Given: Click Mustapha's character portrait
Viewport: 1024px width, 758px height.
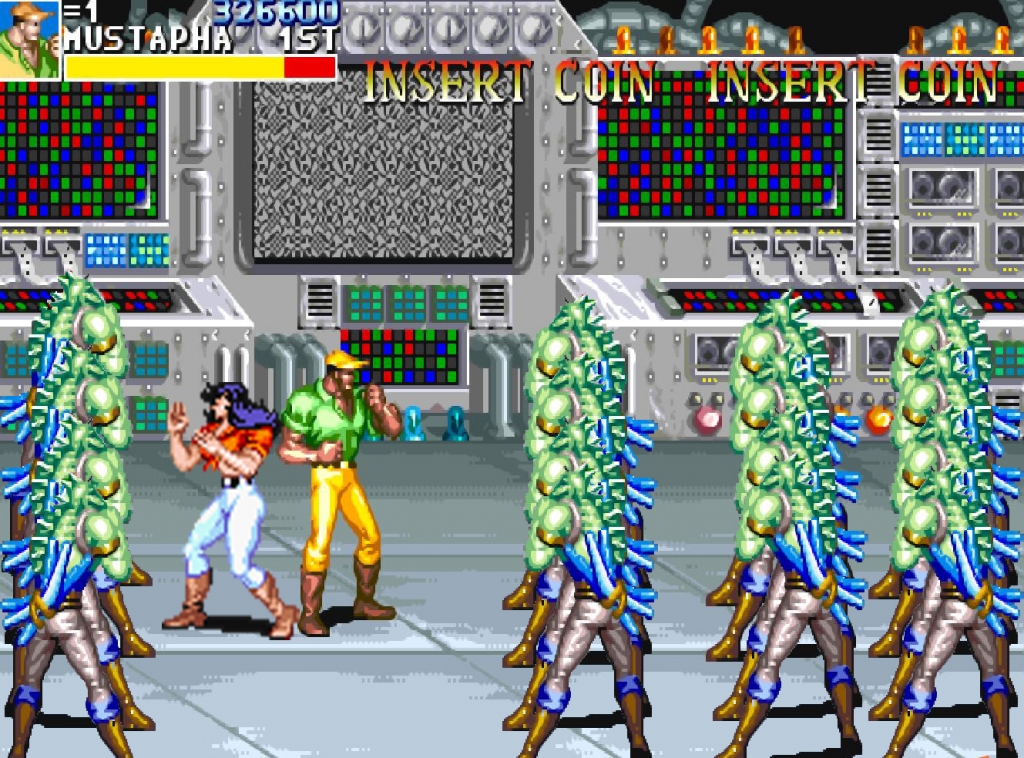Looking at the screenshot, I should 29,40.
